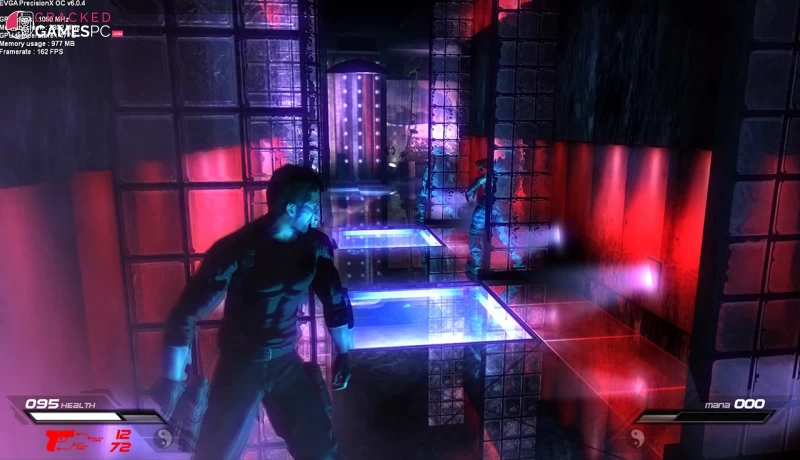
Task: Click the yin-yang icon beside the ammo
Action: tap(163, 437)
